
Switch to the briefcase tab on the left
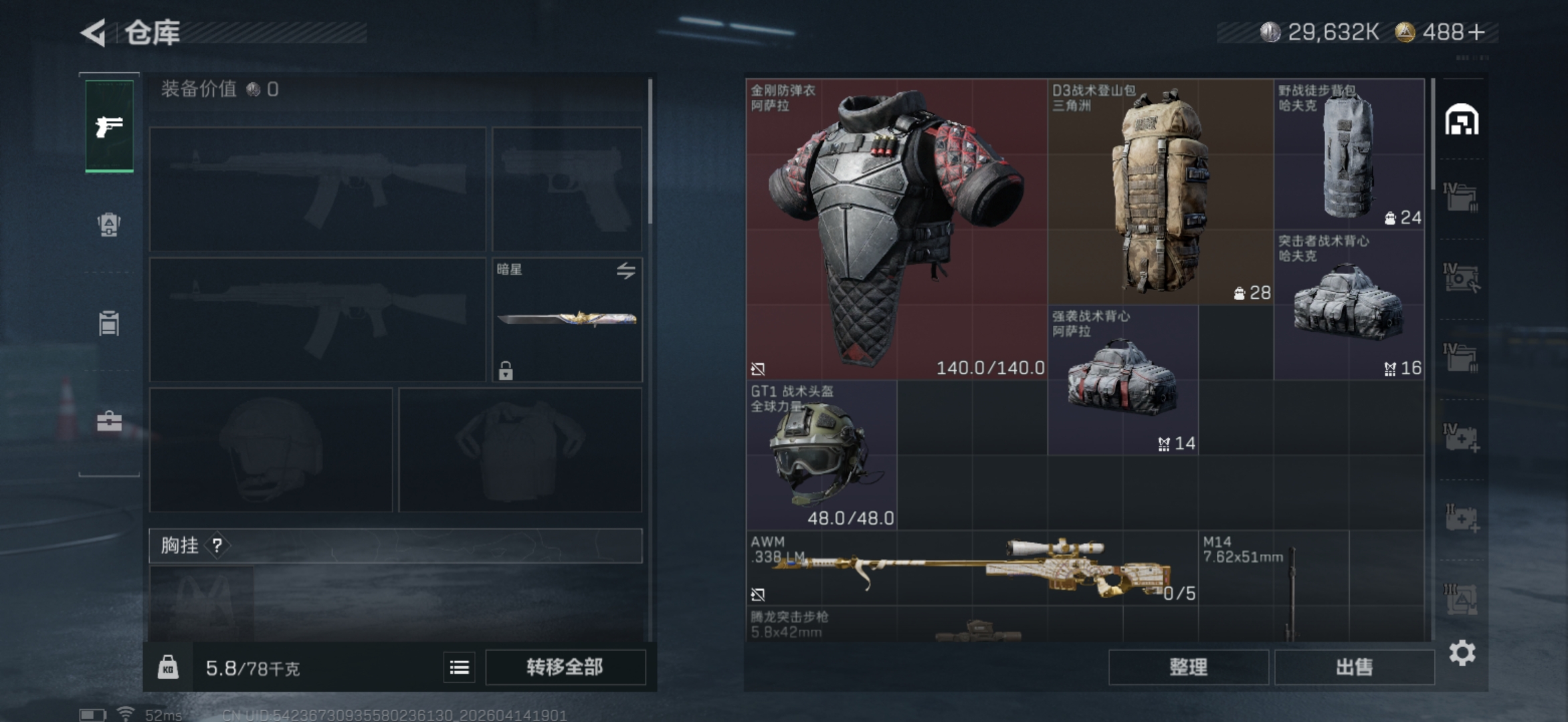[x=109, y=422]
